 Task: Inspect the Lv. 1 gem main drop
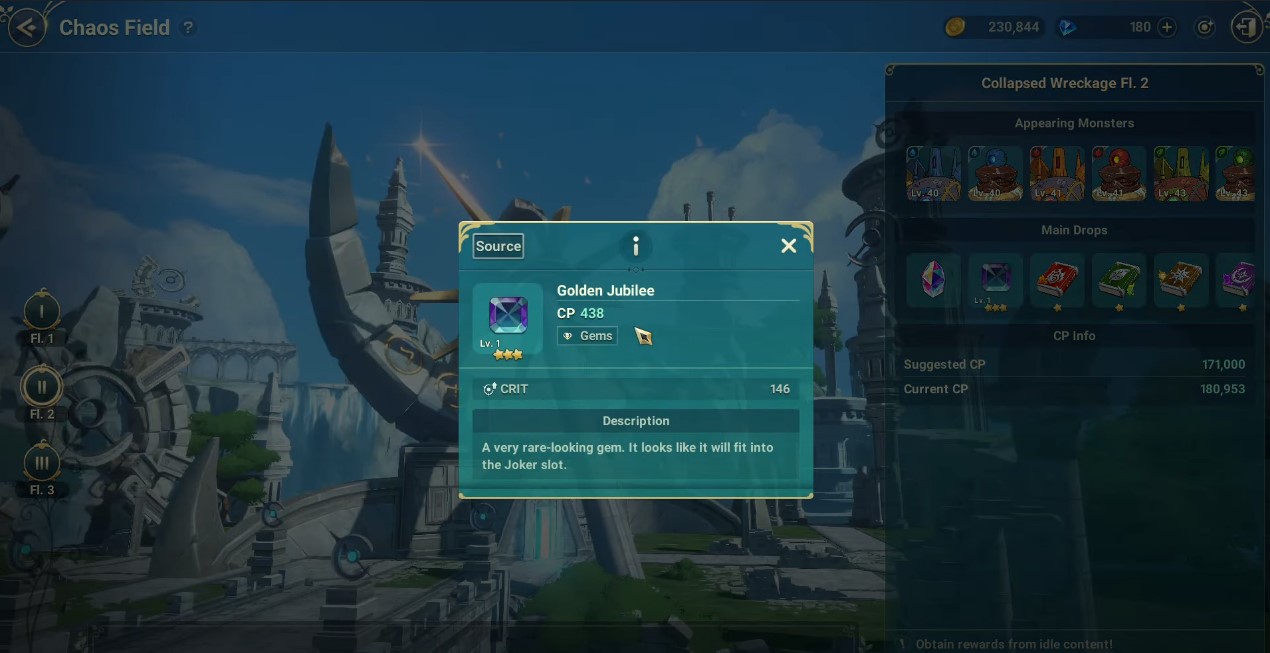995,279
